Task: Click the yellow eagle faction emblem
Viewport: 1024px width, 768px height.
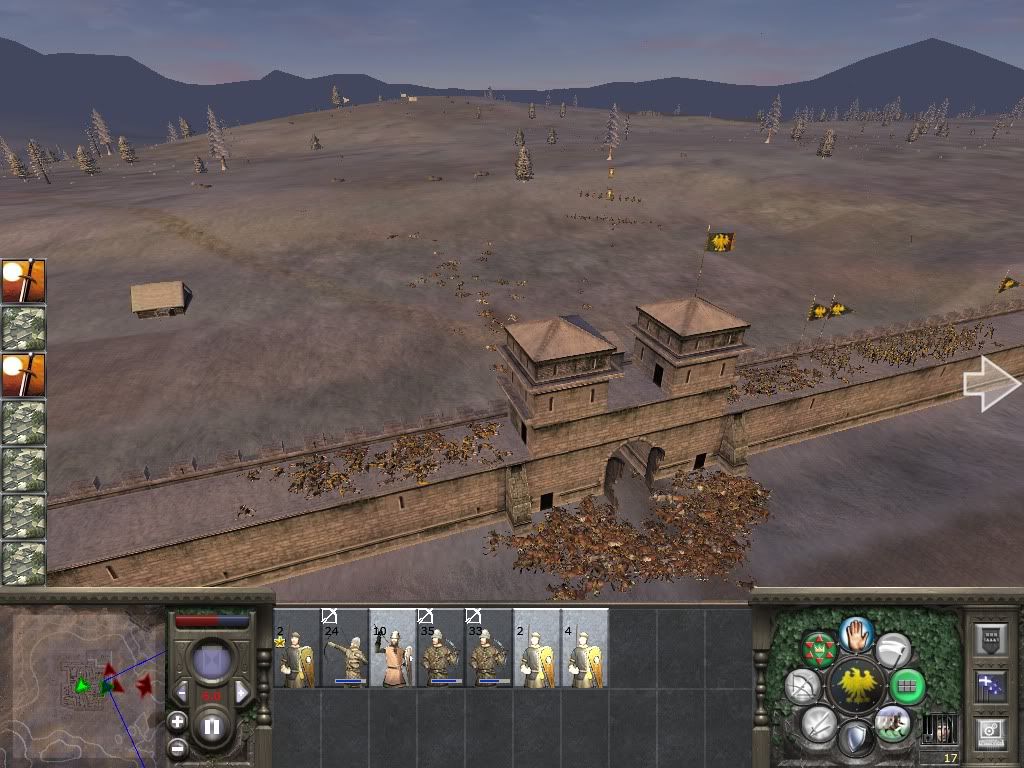Action: 855,686
